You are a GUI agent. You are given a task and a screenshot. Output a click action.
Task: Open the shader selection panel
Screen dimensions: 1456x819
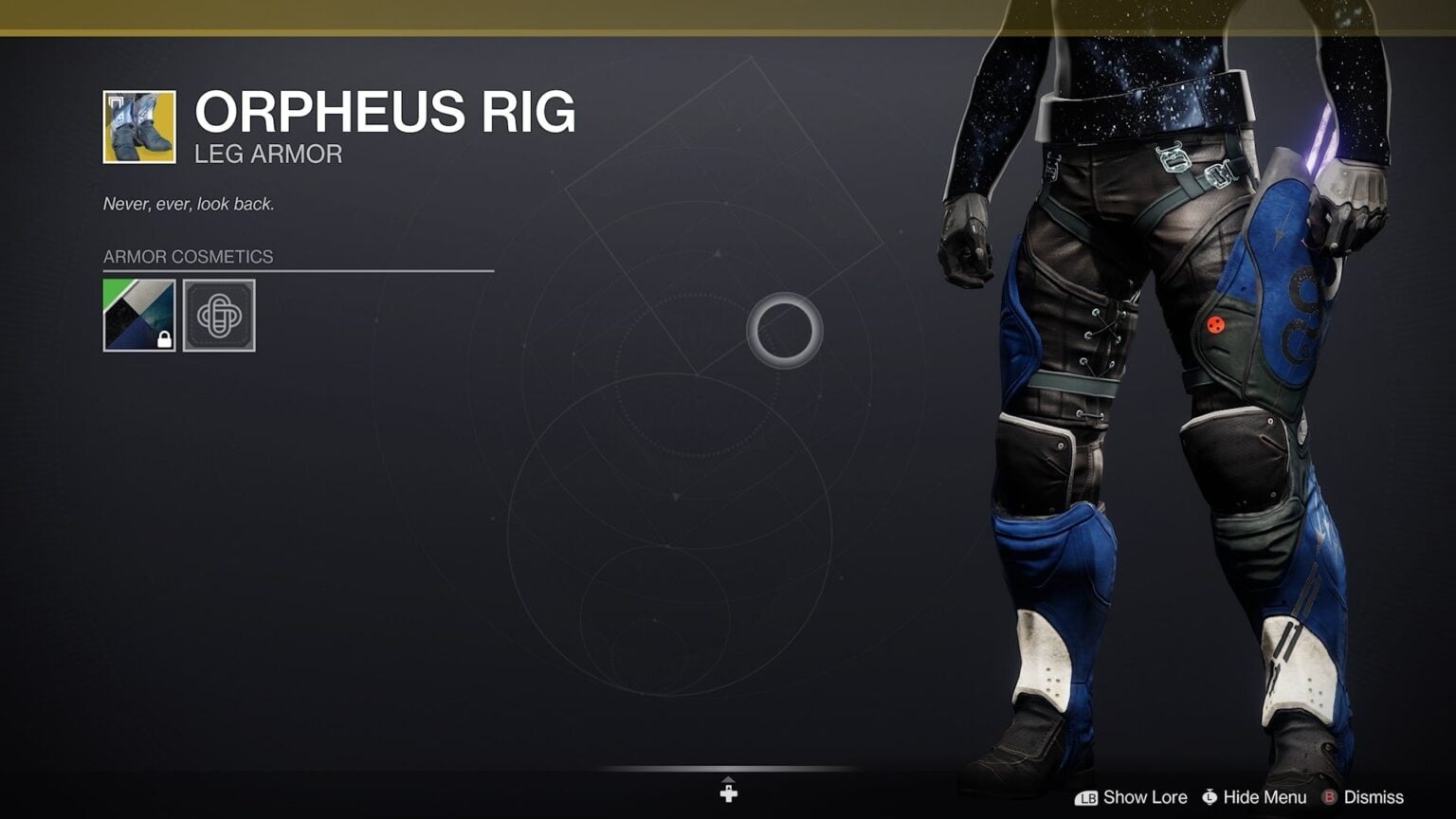click(138, 316)
